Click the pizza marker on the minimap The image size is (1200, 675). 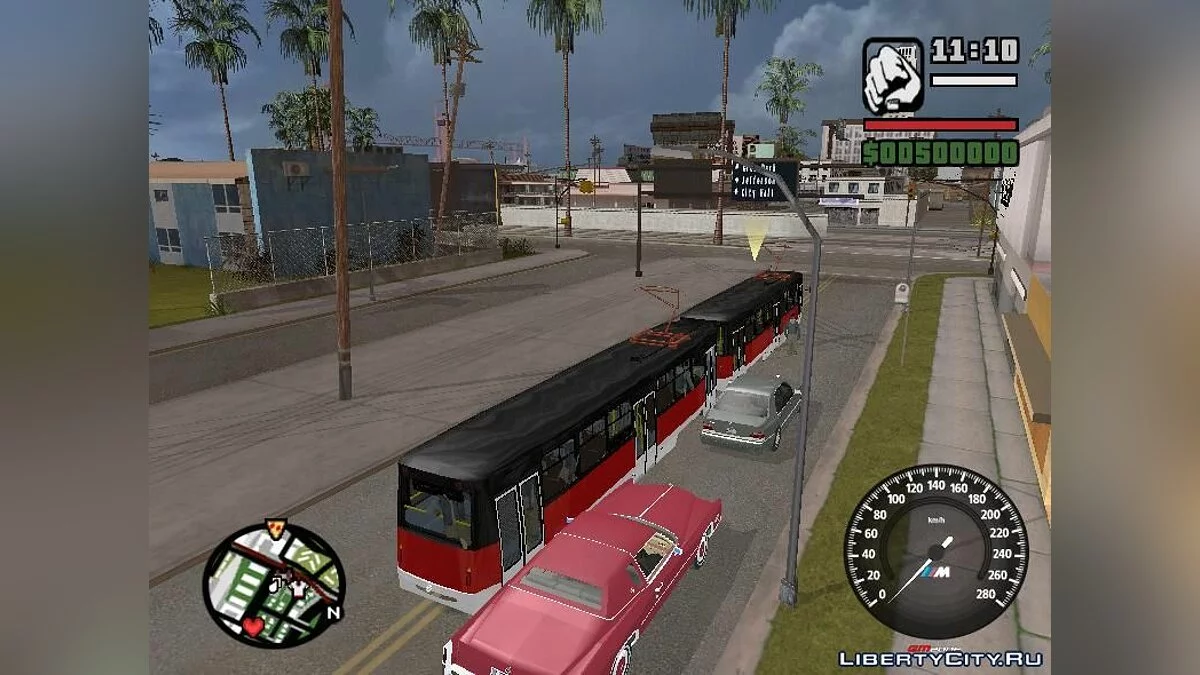pos(275,528)
